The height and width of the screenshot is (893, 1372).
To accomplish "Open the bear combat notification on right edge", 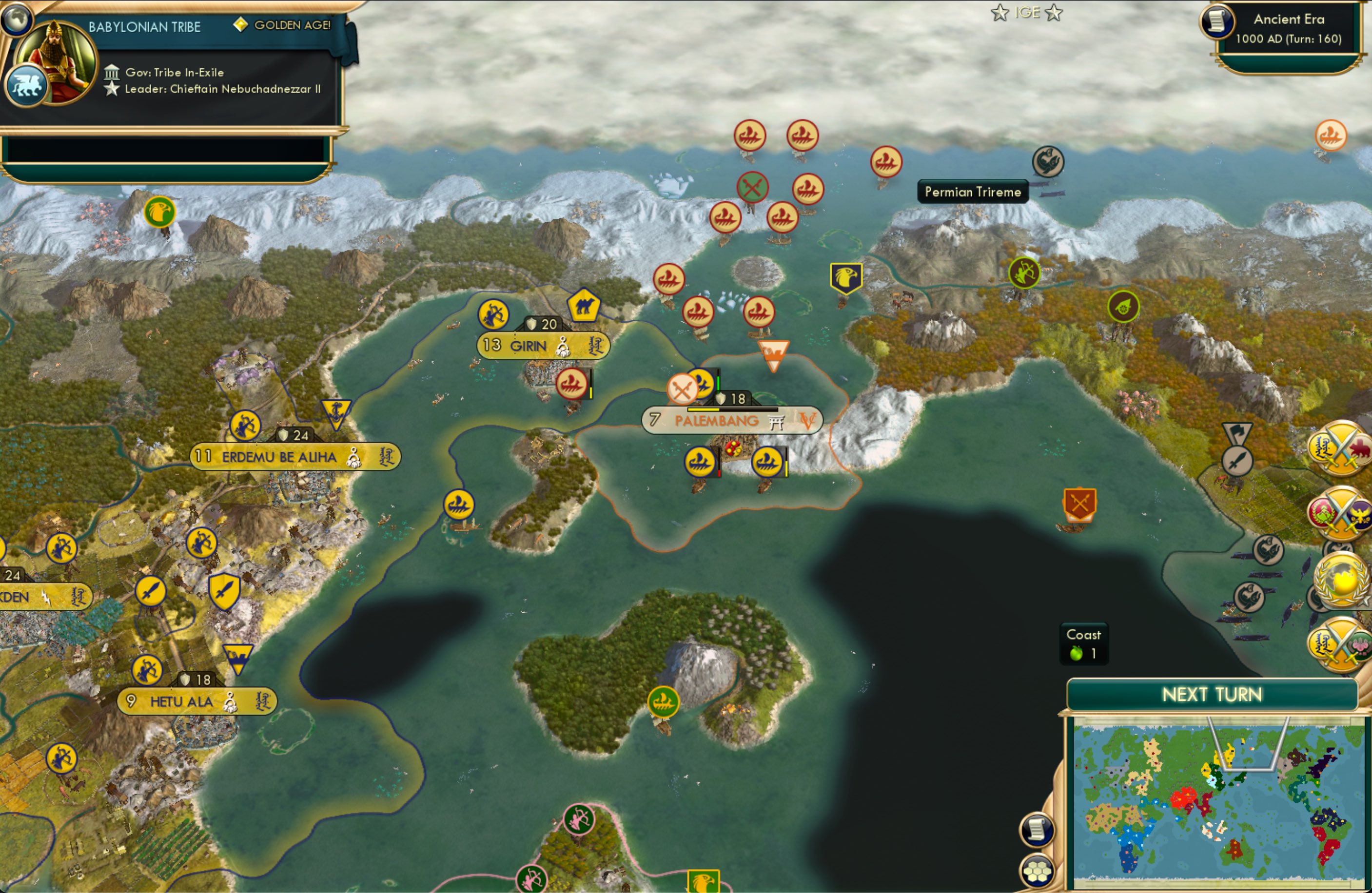I will [1341, 448].
